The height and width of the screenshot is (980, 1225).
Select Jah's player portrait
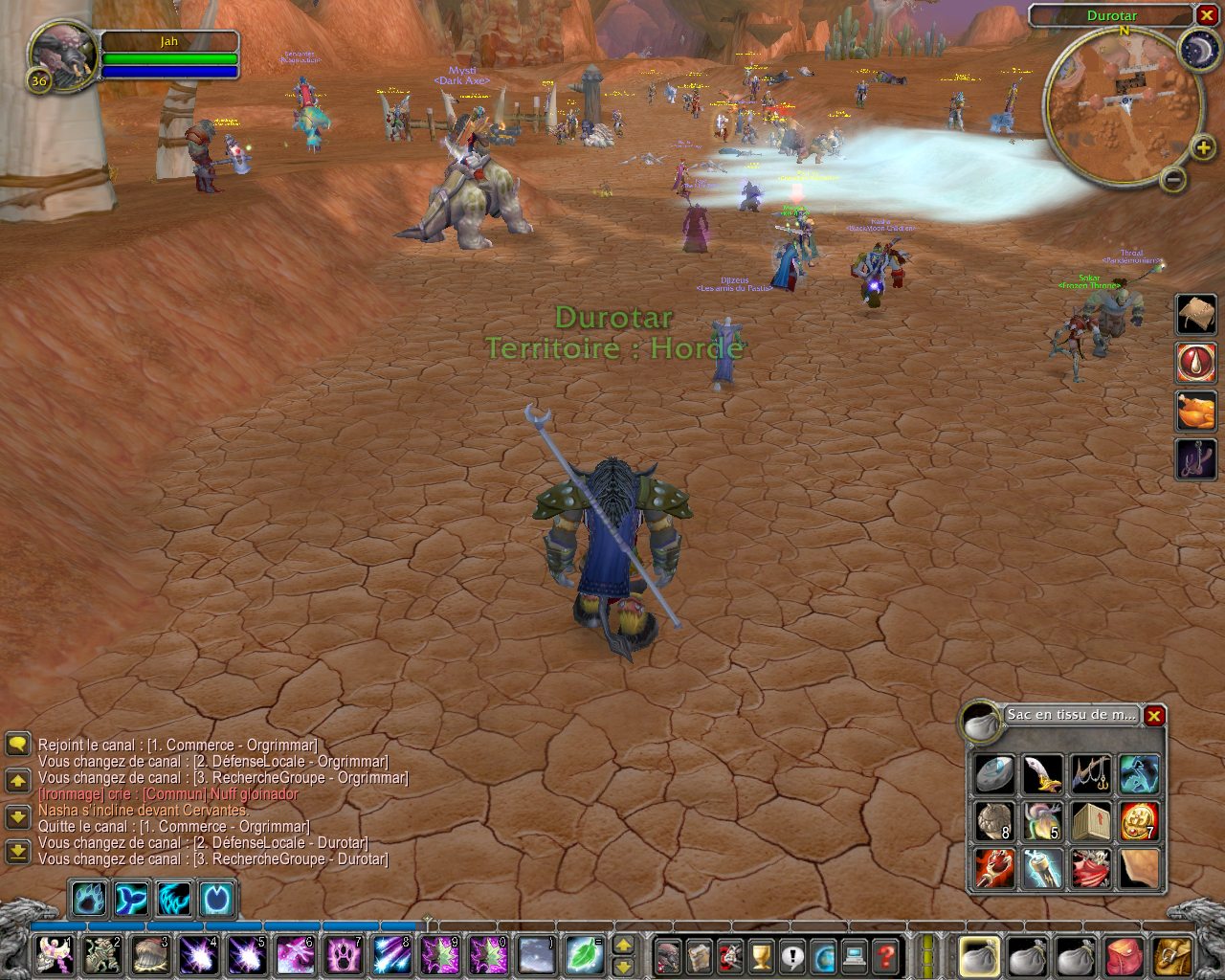[63, 54]
